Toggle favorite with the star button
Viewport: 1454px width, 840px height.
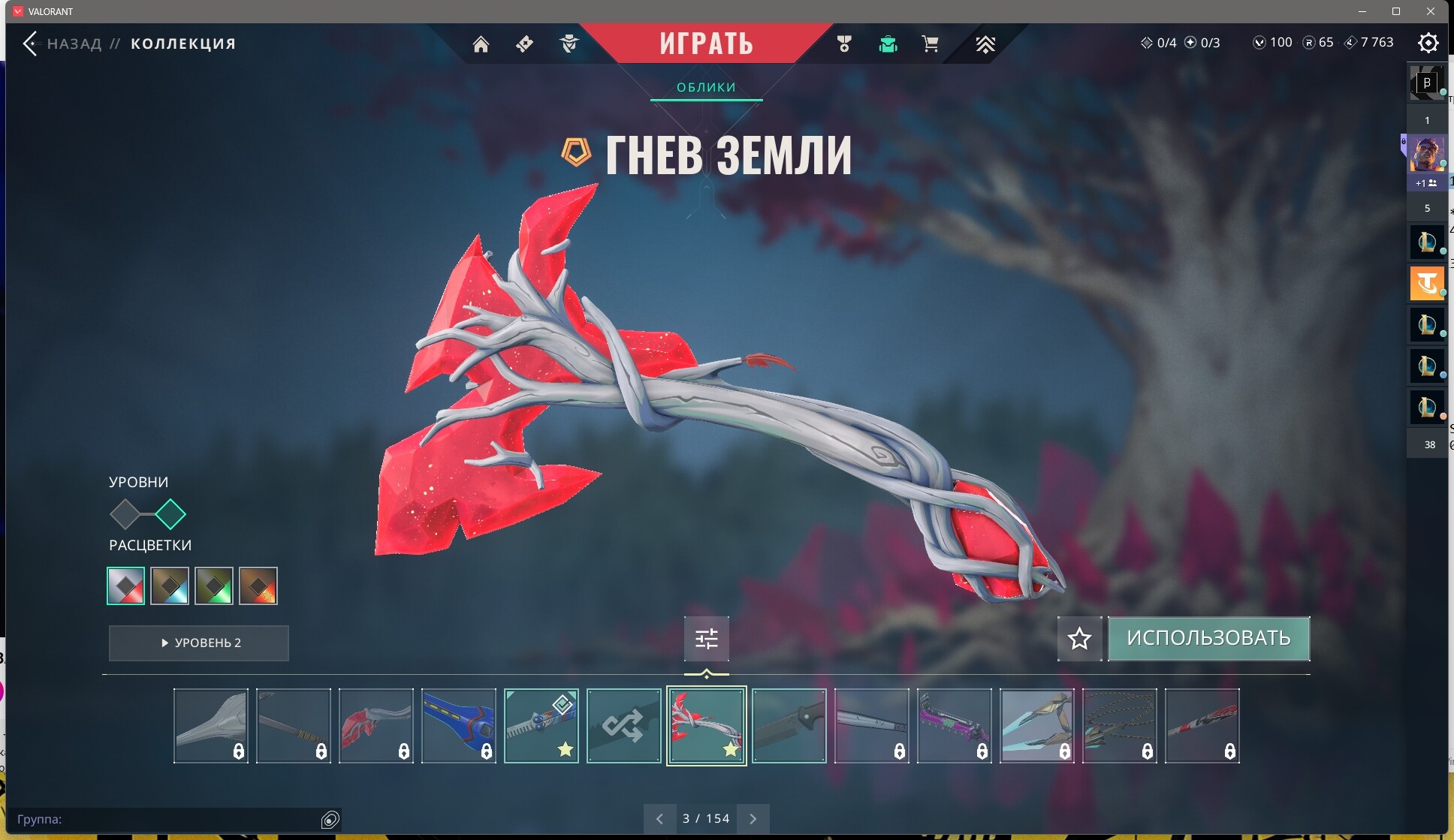(x=1079, y=639)
